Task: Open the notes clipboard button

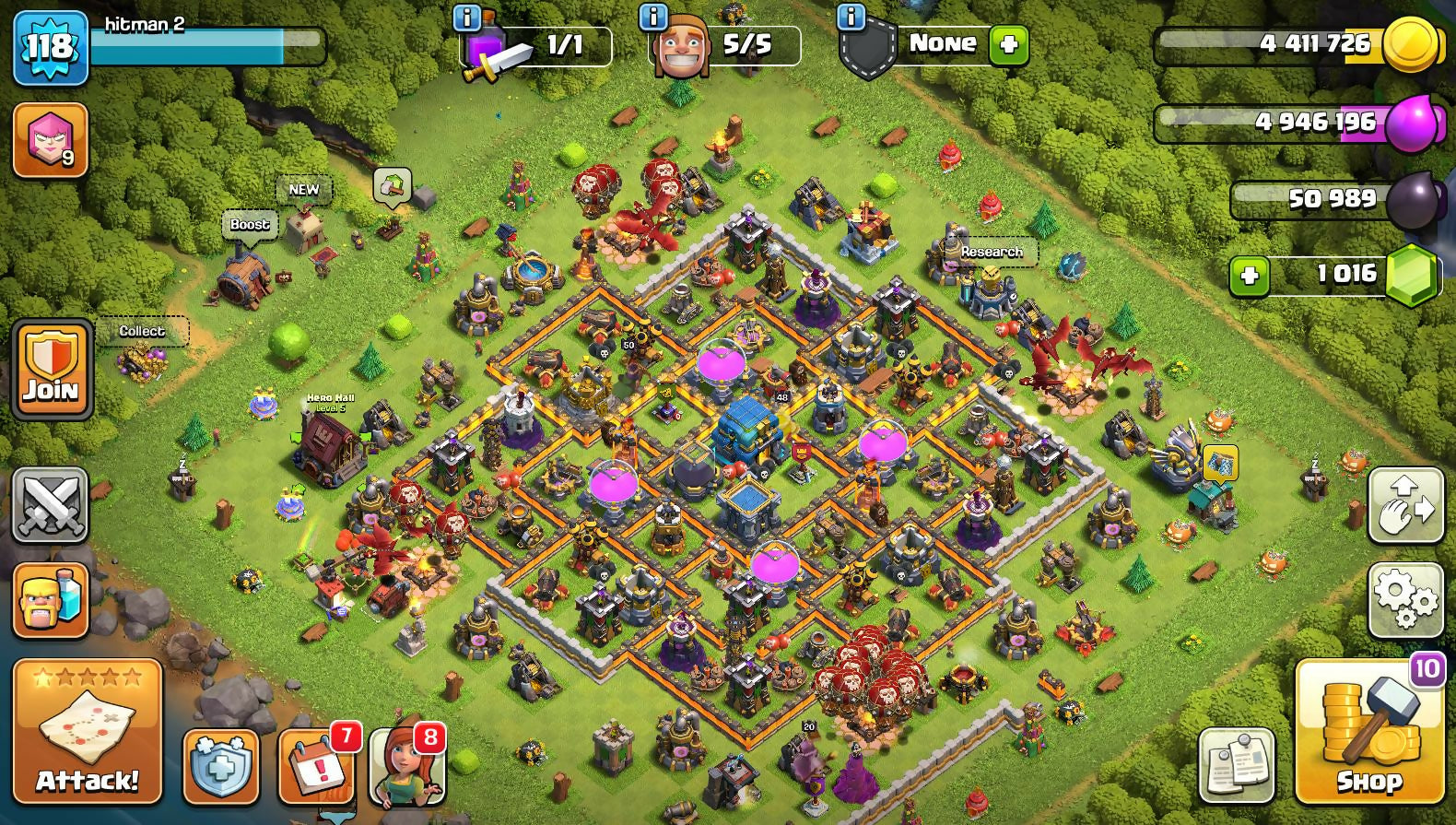Action: [1237, 766]
